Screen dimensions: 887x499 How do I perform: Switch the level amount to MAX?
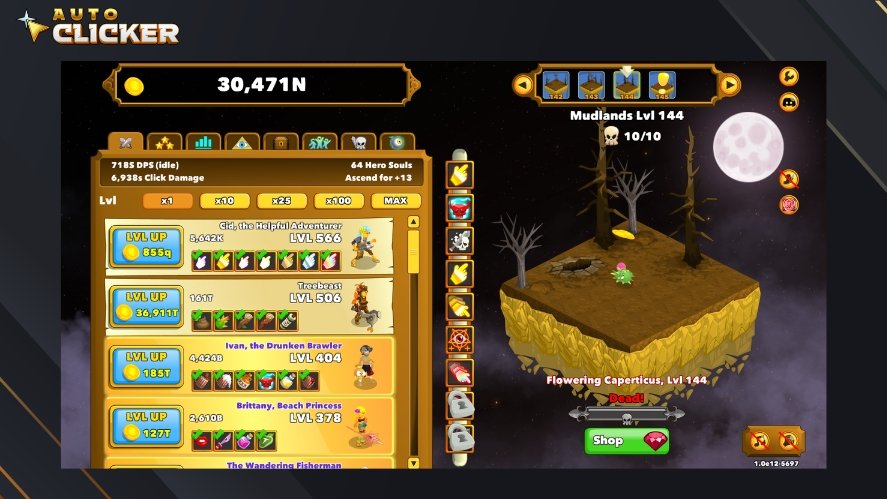pyautogui.click(x=395, y=201)
